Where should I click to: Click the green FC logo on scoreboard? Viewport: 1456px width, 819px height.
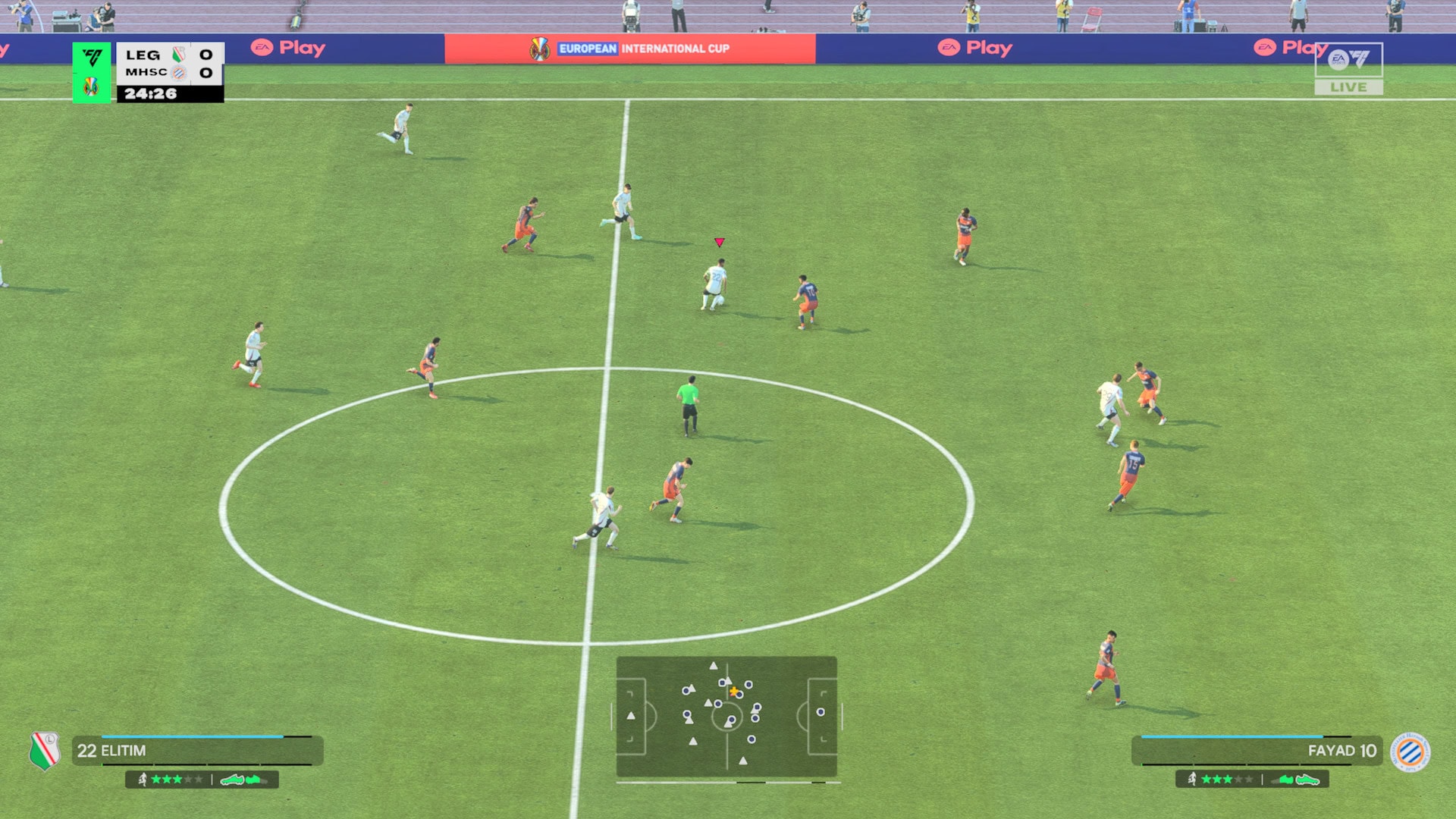tap(92, 58)
